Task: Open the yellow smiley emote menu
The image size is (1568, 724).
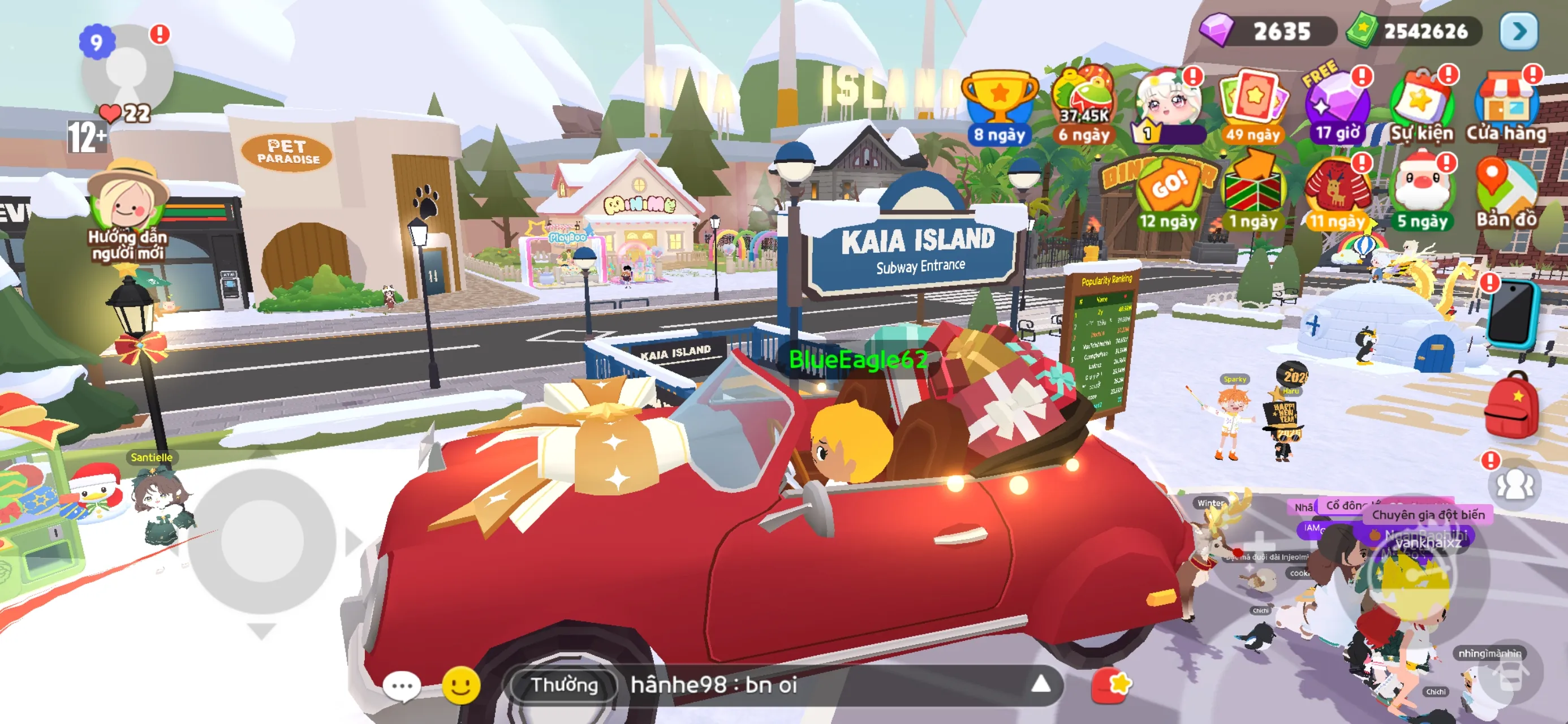Action: pos(461,686)
